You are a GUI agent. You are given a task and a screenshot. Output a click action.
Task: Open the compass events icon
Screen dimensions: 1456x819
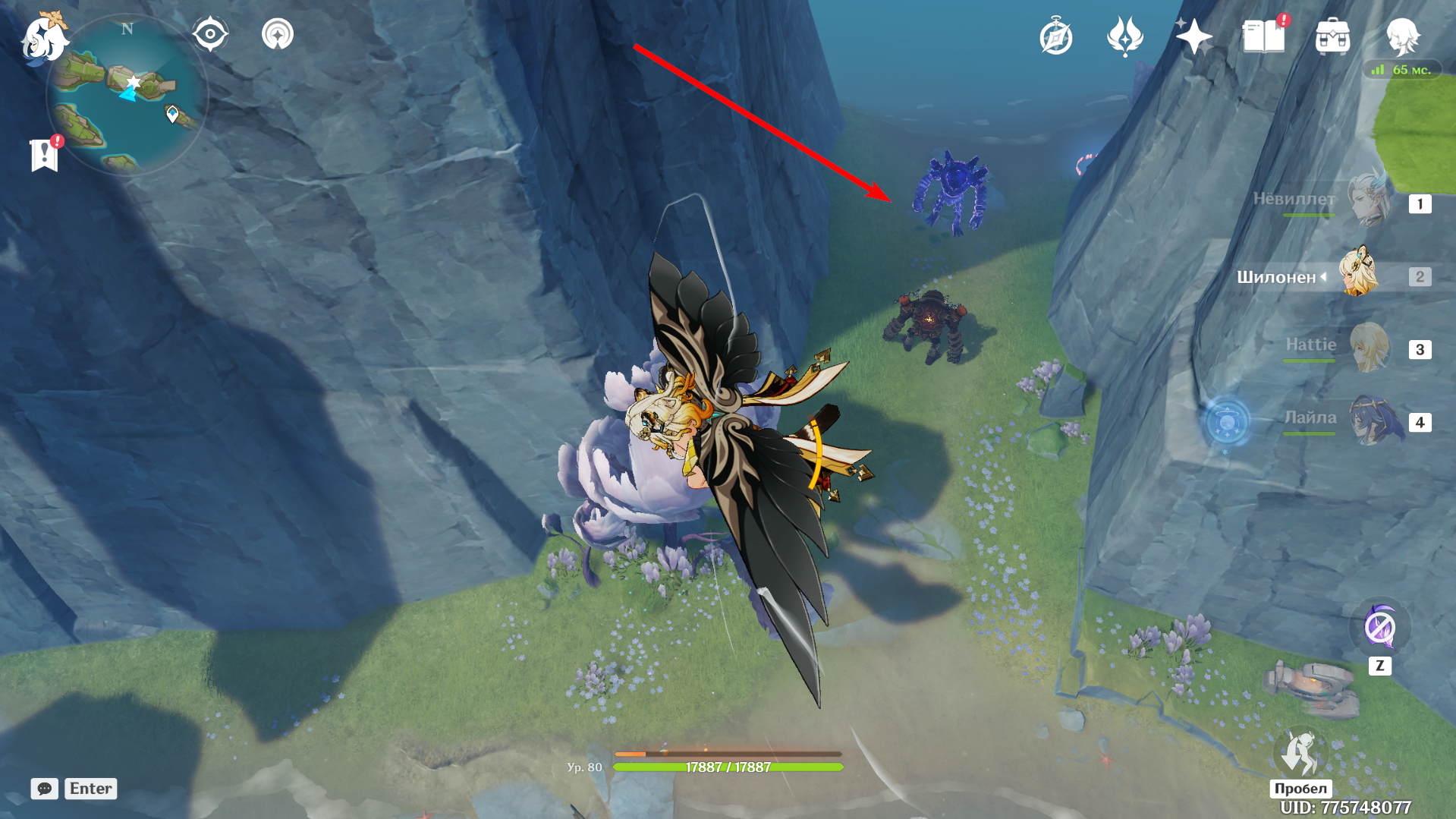[1055, 37]
